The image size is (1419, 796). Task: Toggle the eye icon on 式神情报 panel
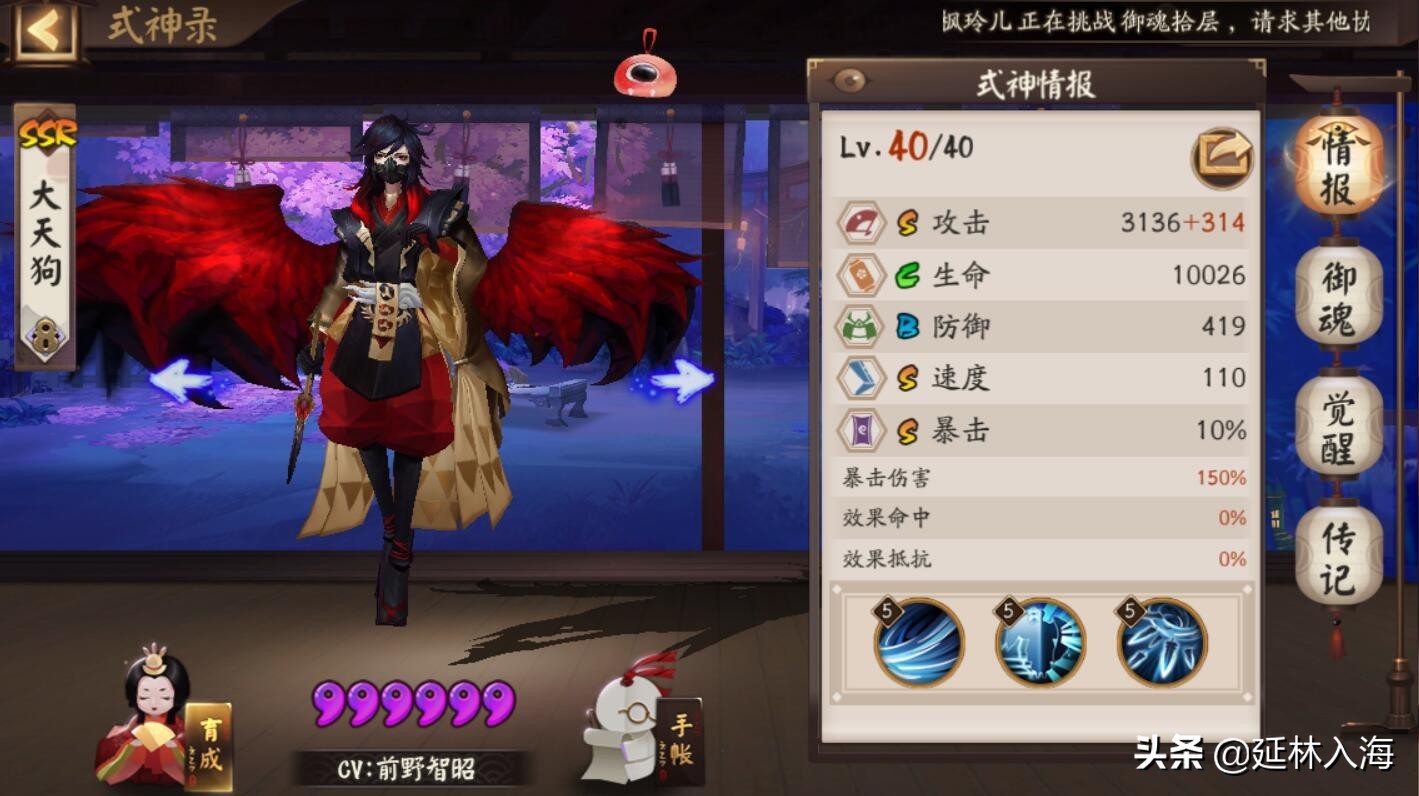pos(849,82)
